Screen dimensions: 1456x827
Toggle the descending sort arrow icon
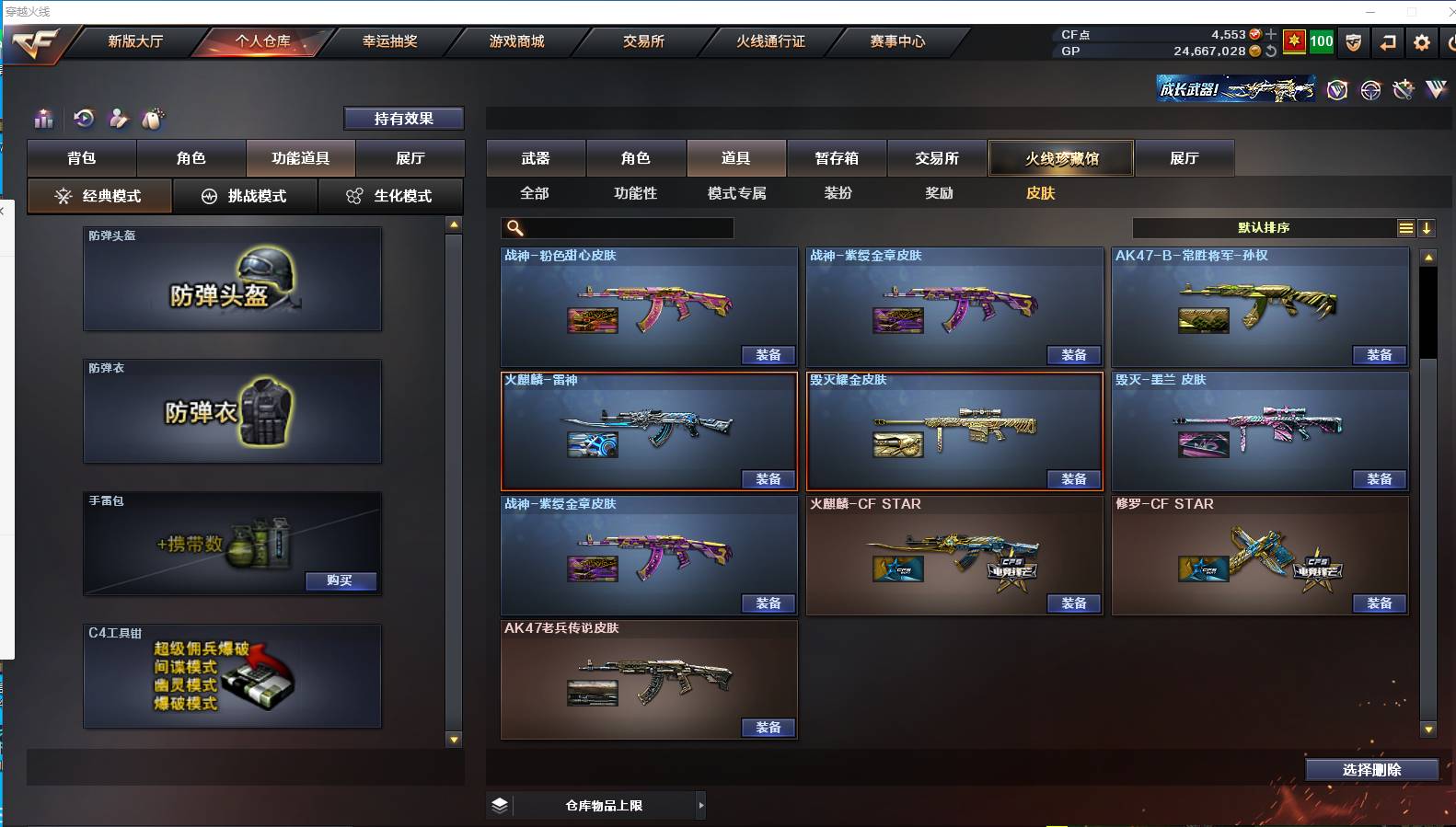click(x=1427, y=228)
